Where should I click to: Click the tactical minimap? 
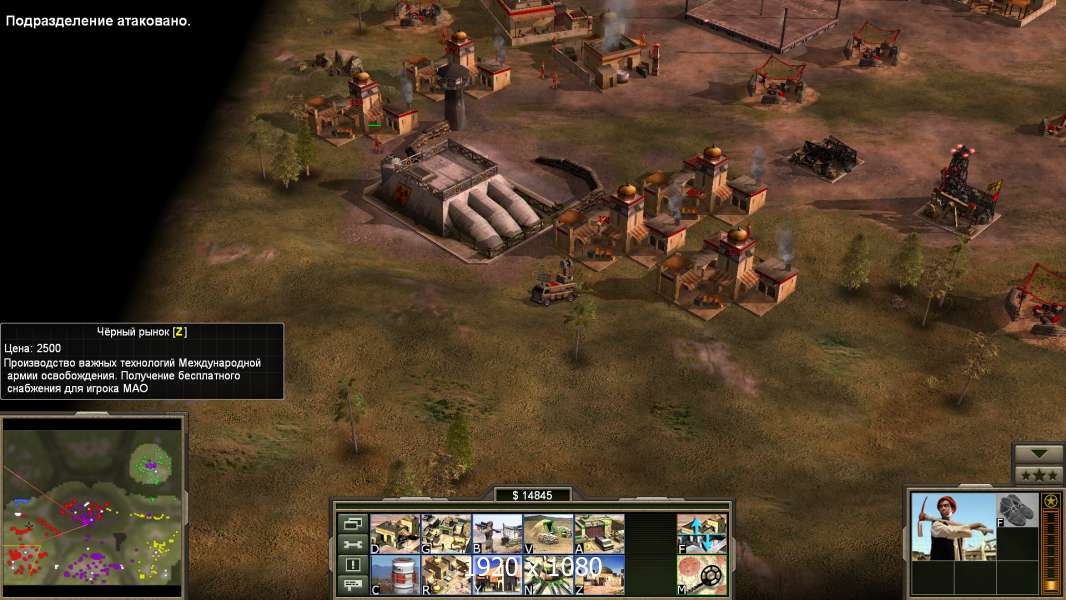(x=94, y=505)
